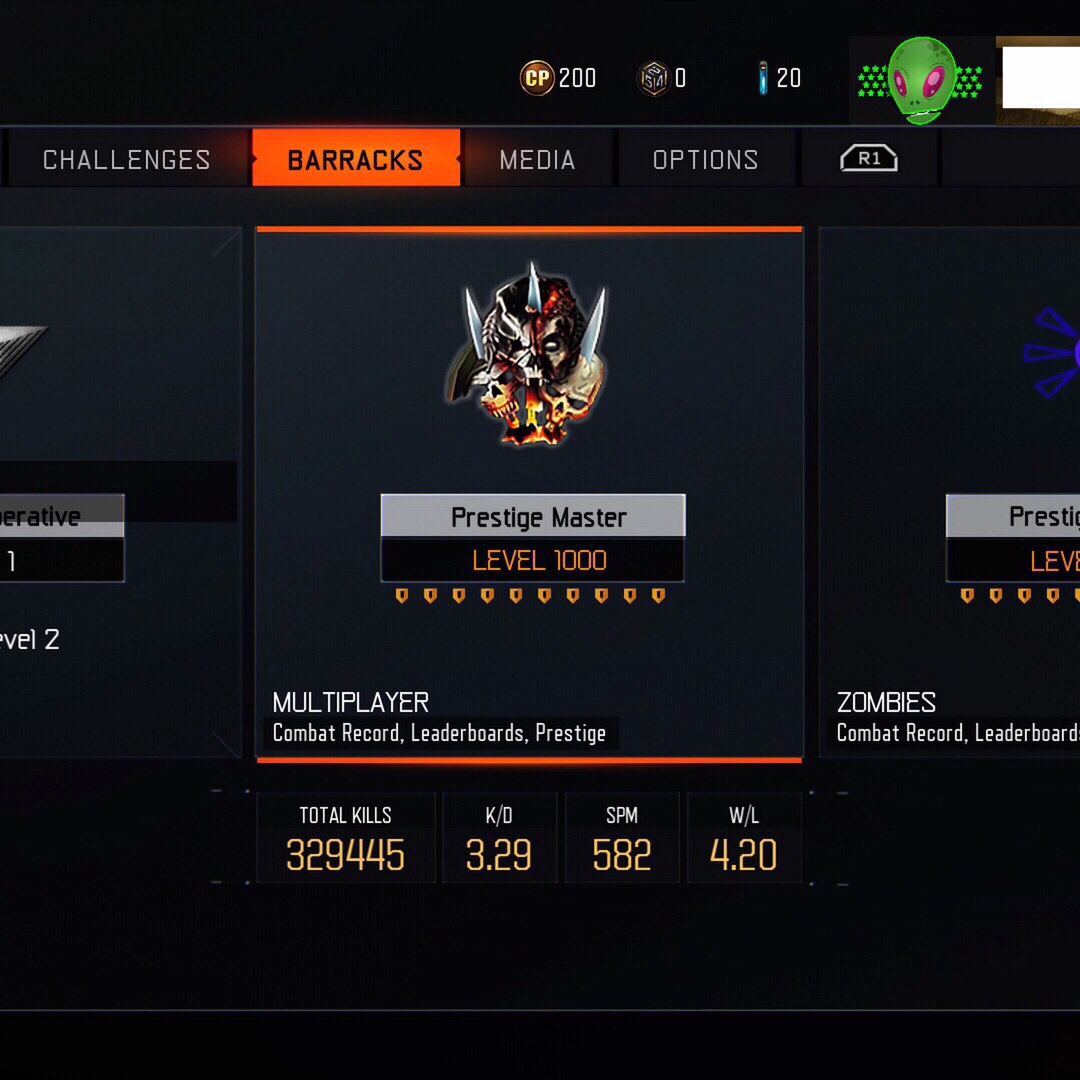The image size is (1080, 1080).
Task: Switch to the Challenges tab
Action: point(126,160)
